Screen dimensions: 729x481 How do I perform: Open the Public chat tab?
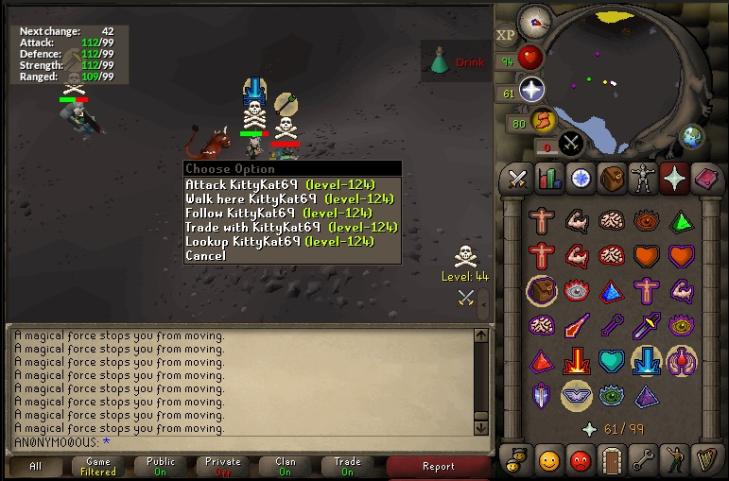coord(160,466)
